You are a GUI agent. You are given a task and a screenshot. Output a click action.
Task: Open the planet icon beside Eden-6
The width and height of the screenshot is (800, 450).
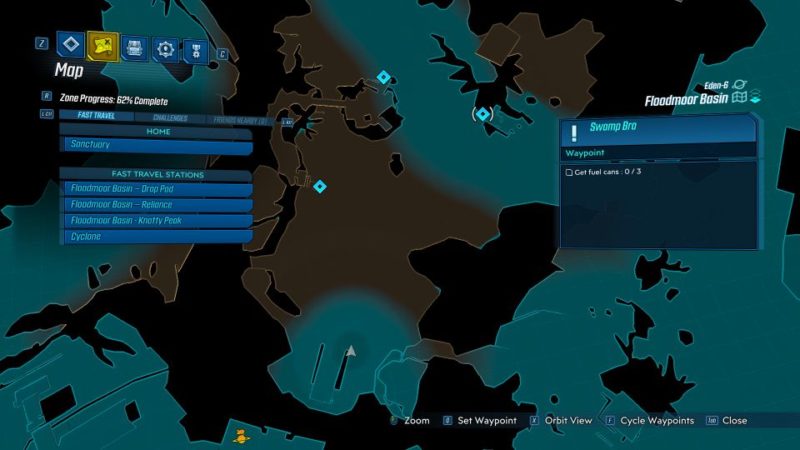(739, 86)
